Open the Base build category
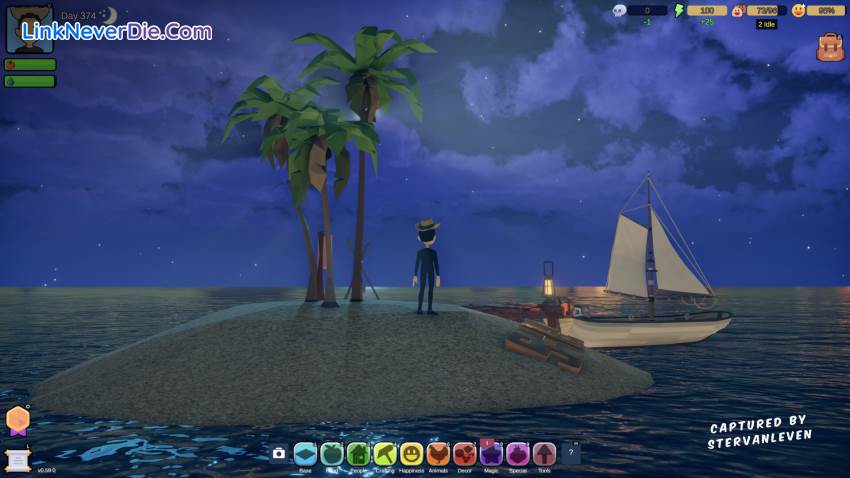Viewport: 850px width, 478px height. [x=305, y=454]
